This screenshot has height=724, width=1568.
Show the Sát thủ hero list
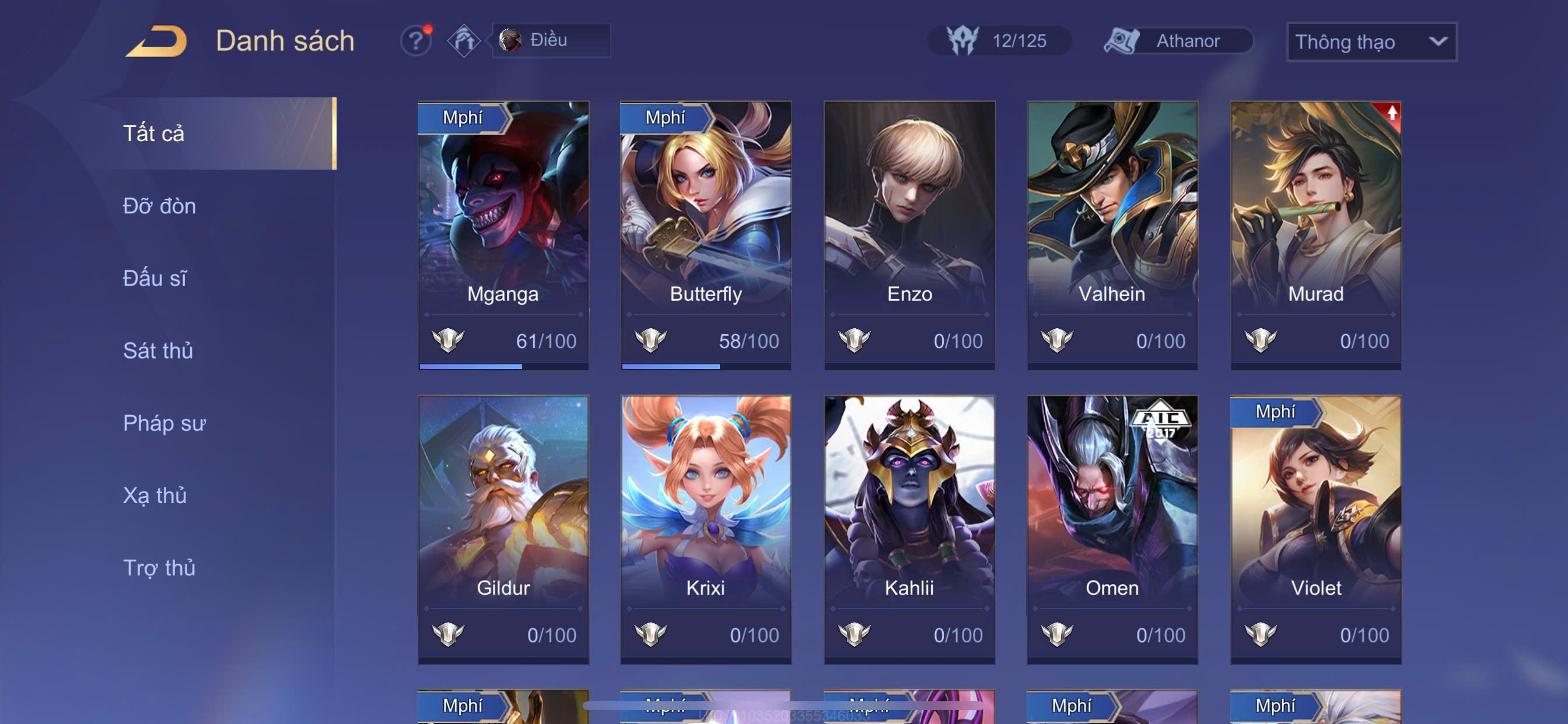157,350
